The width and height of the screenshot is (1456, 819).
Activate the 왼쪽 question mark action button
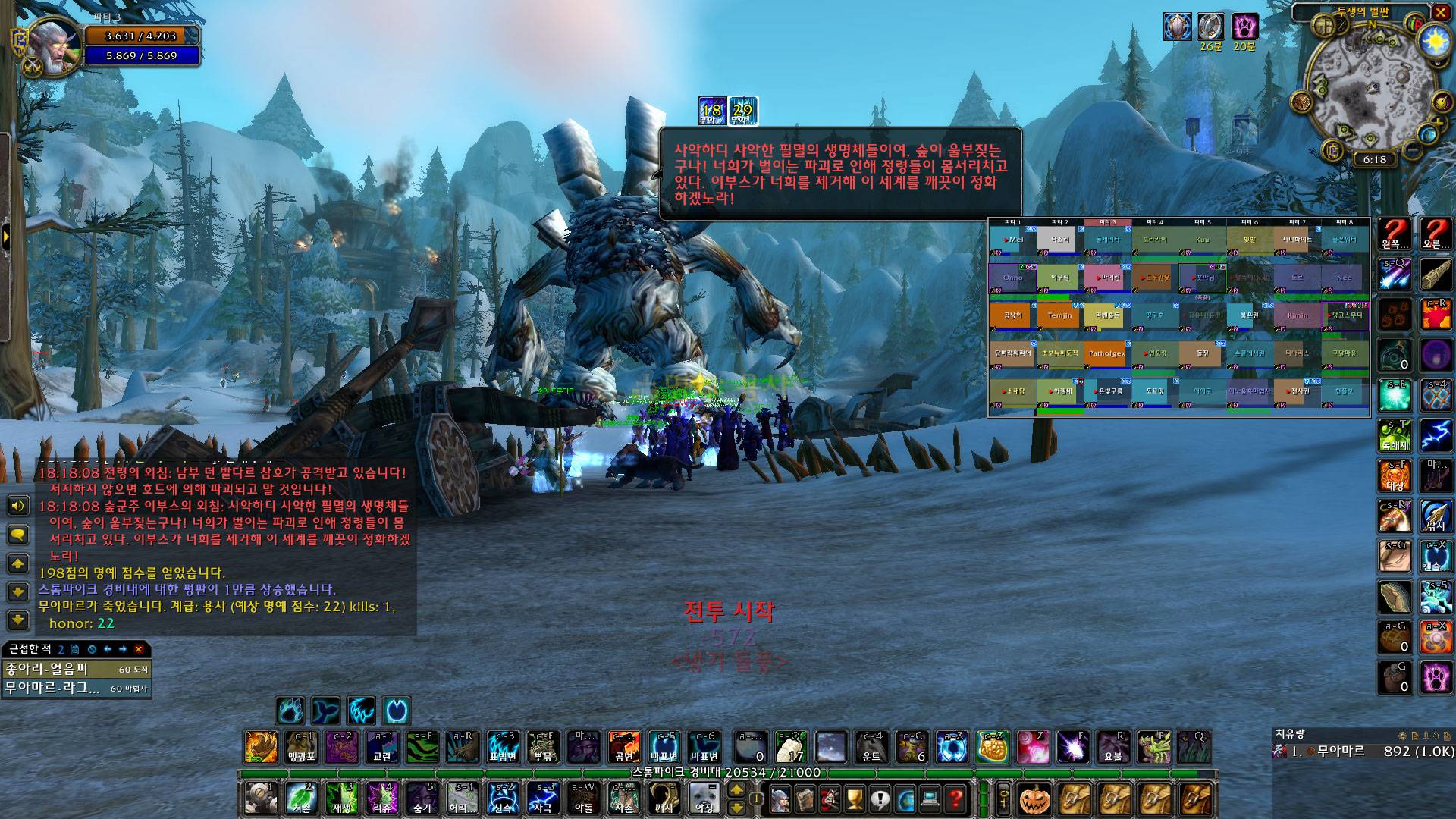(1395, 234)
